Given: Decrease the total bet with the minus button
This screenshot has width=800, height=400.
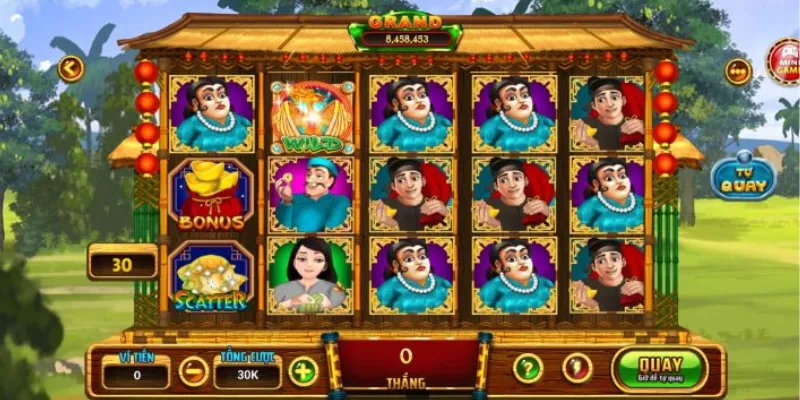Looking at the screenshot, I should click(193, 371).
